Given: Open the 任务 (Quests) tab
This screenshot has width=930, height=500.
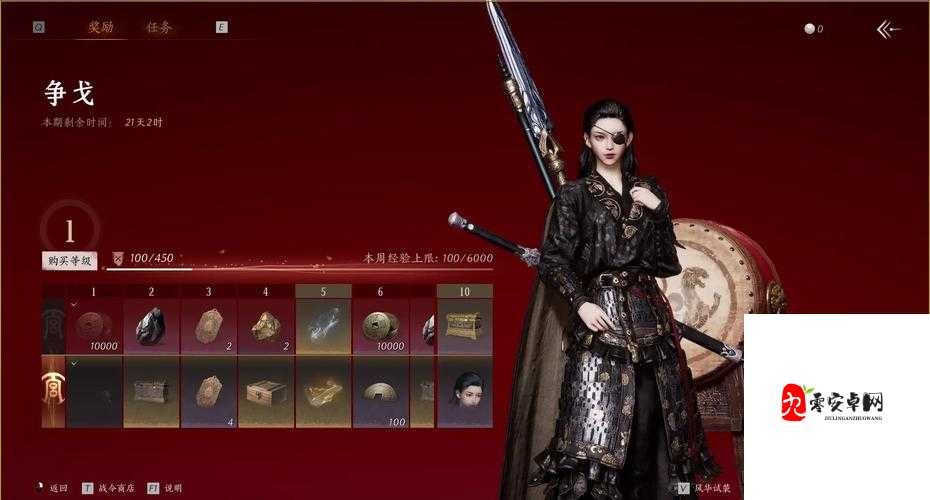Looking at the screenshot, I should click(x=159, y=28).
